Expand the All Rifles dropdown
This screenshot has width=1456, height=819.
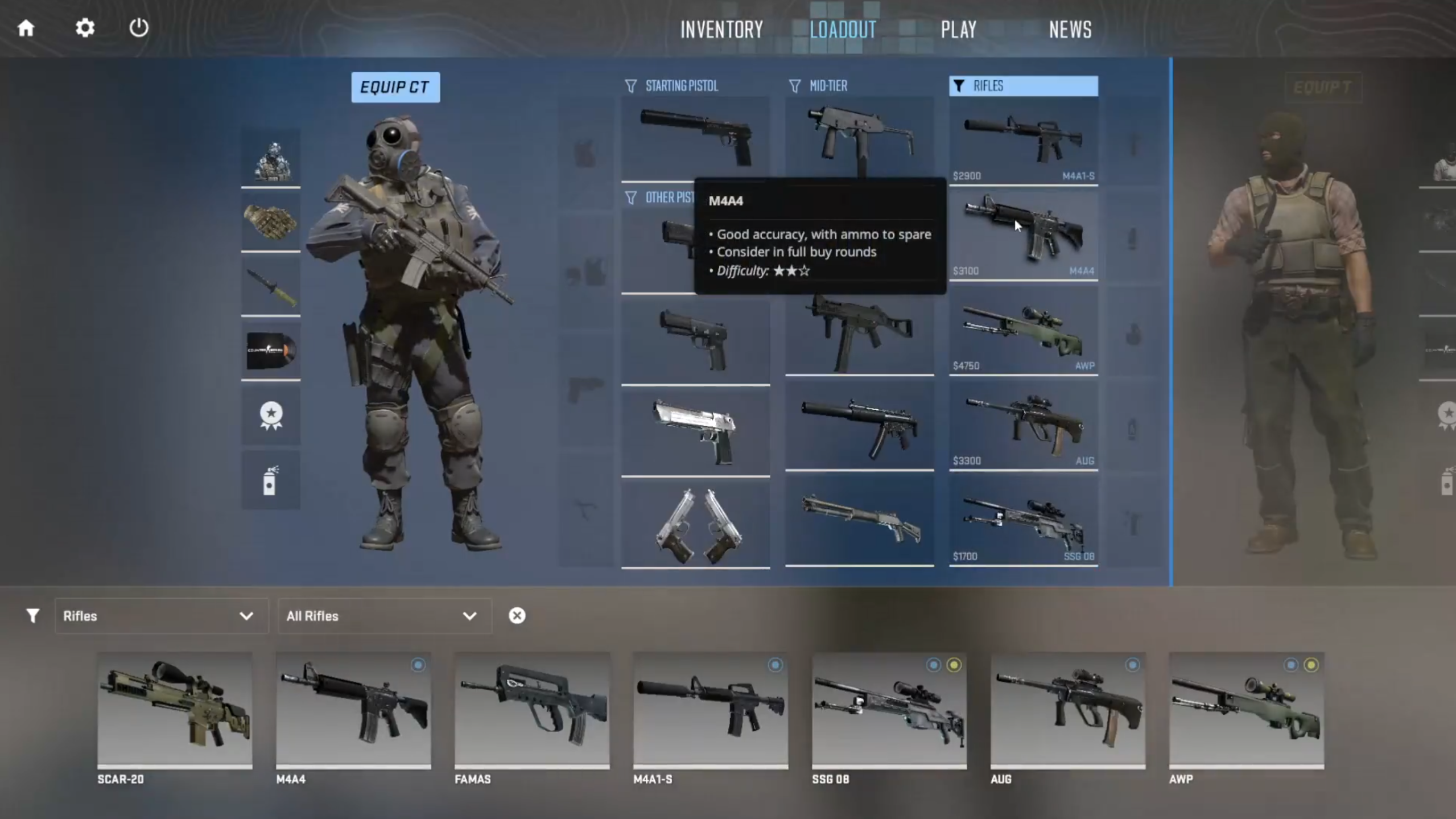pos(385,616)
